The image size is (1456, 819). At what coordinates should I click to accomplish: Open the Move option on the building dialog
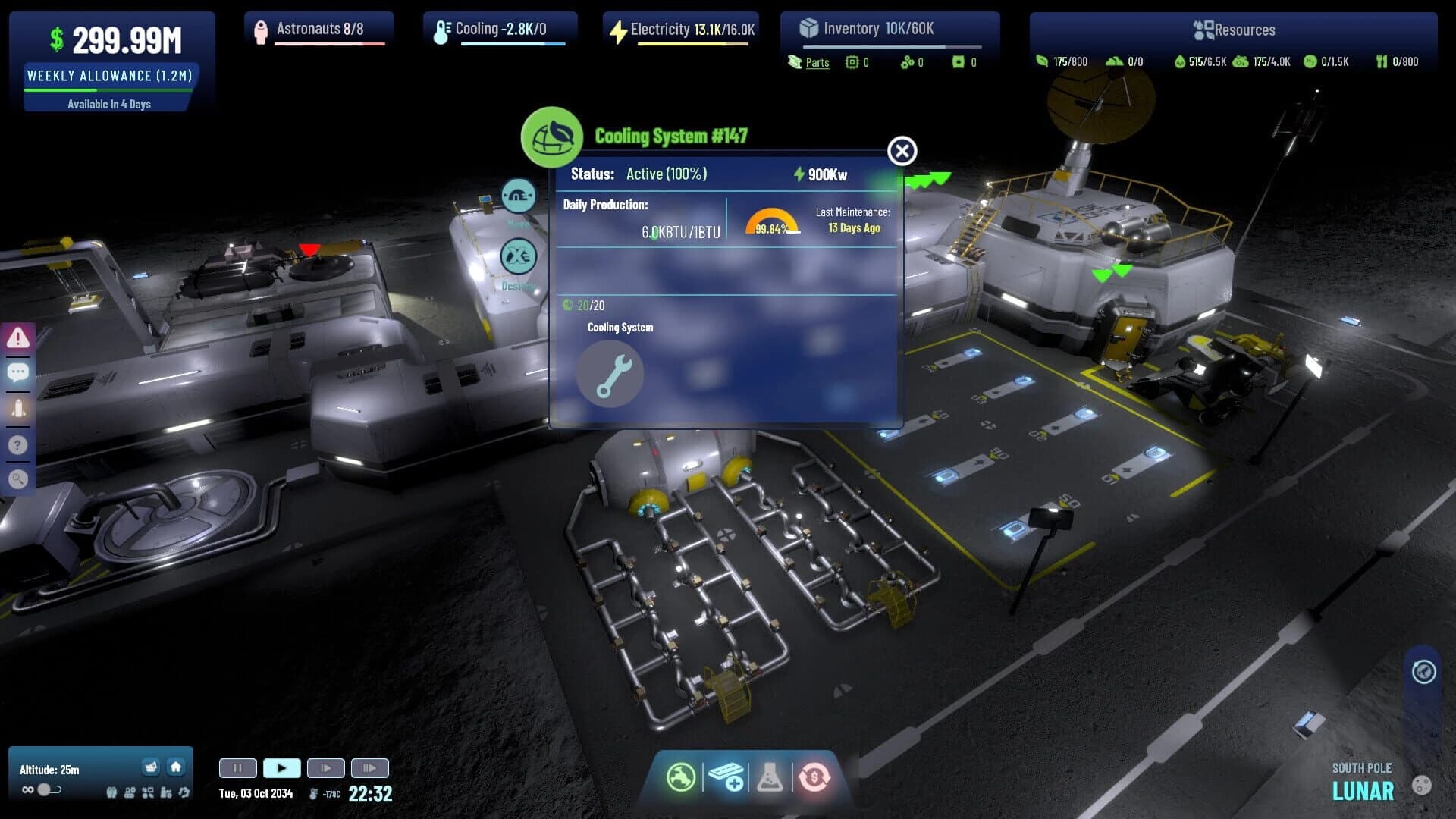(519, 197)
